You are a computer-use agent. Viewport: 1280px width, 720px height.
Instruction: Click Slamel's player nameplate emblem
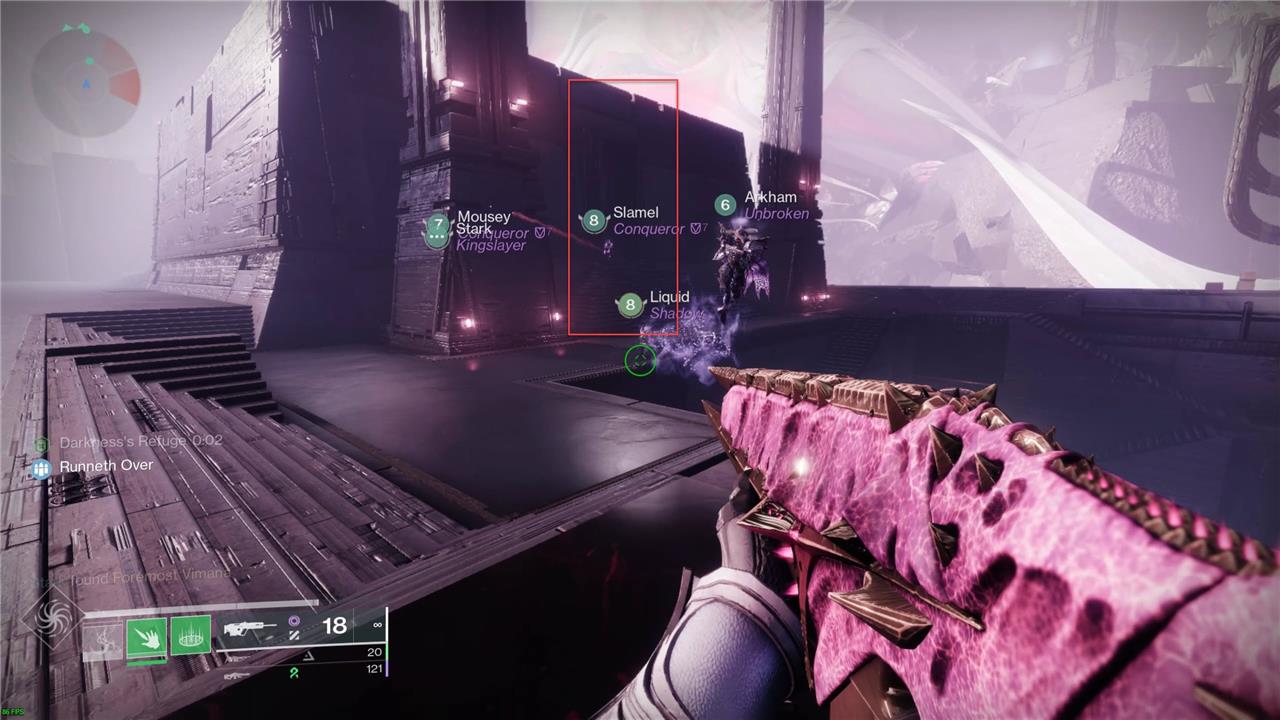(594, 221)
